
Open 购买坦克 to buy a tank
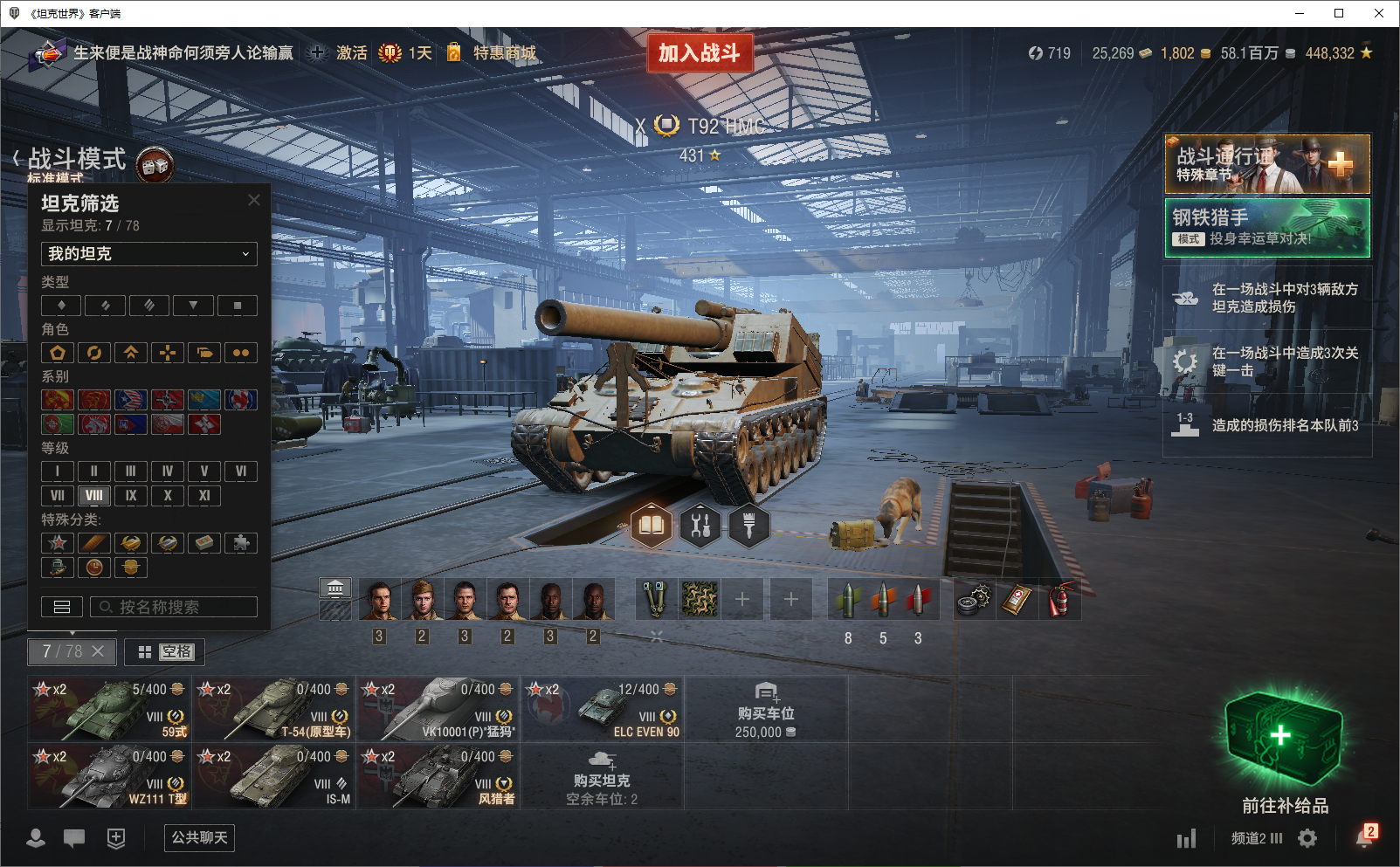[x=602, y=776]
